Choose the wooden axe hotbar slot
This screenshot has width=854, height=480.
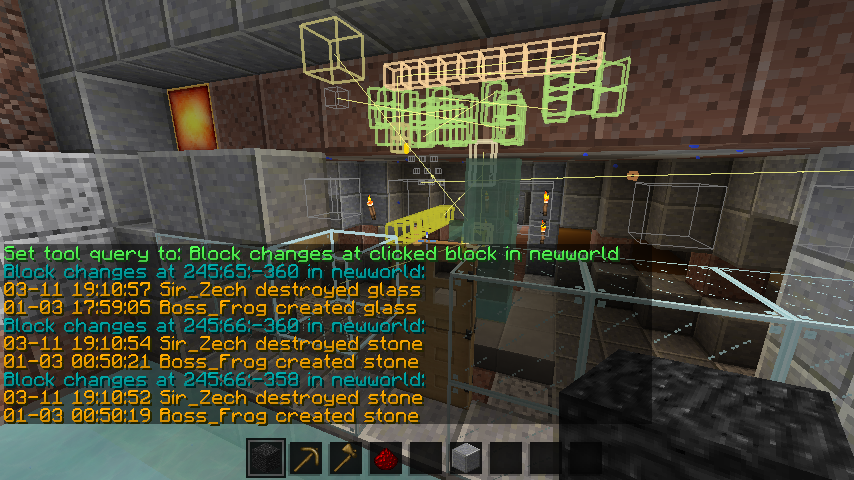346,459
